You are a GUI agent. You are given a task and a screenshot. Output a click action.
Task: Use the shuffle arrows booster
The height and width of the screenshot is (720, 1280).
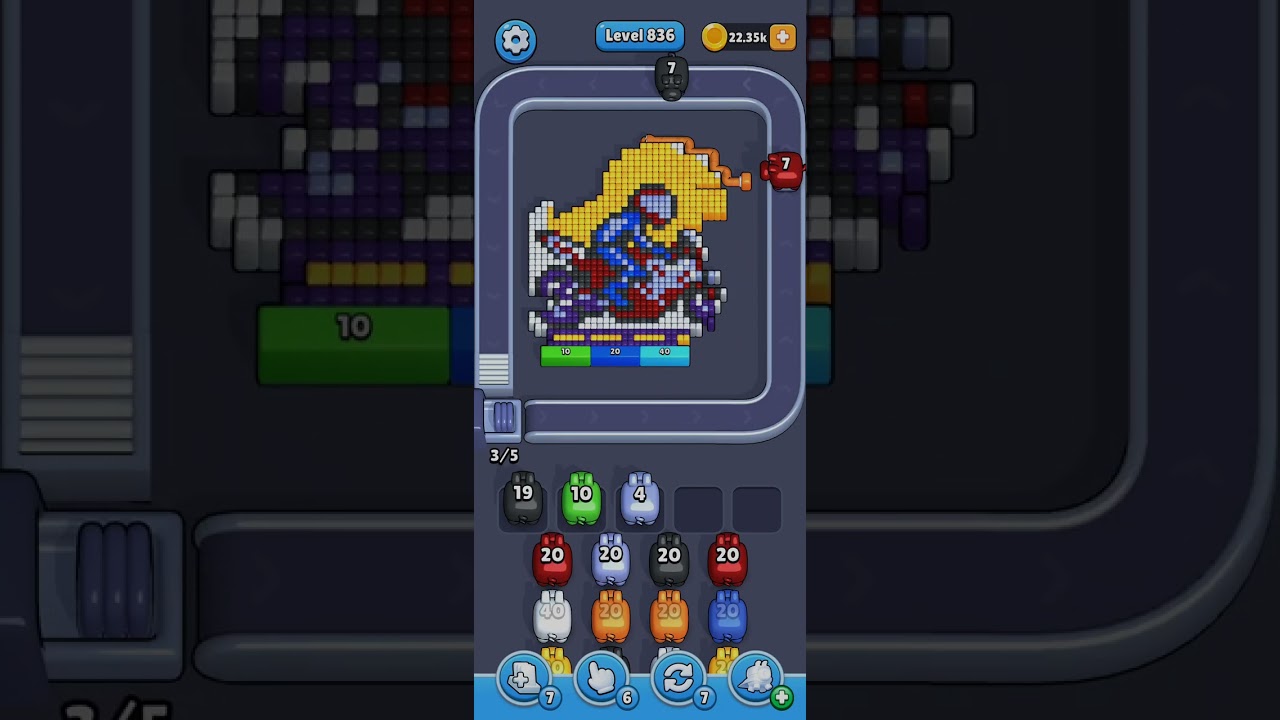[x=678, y=680]
